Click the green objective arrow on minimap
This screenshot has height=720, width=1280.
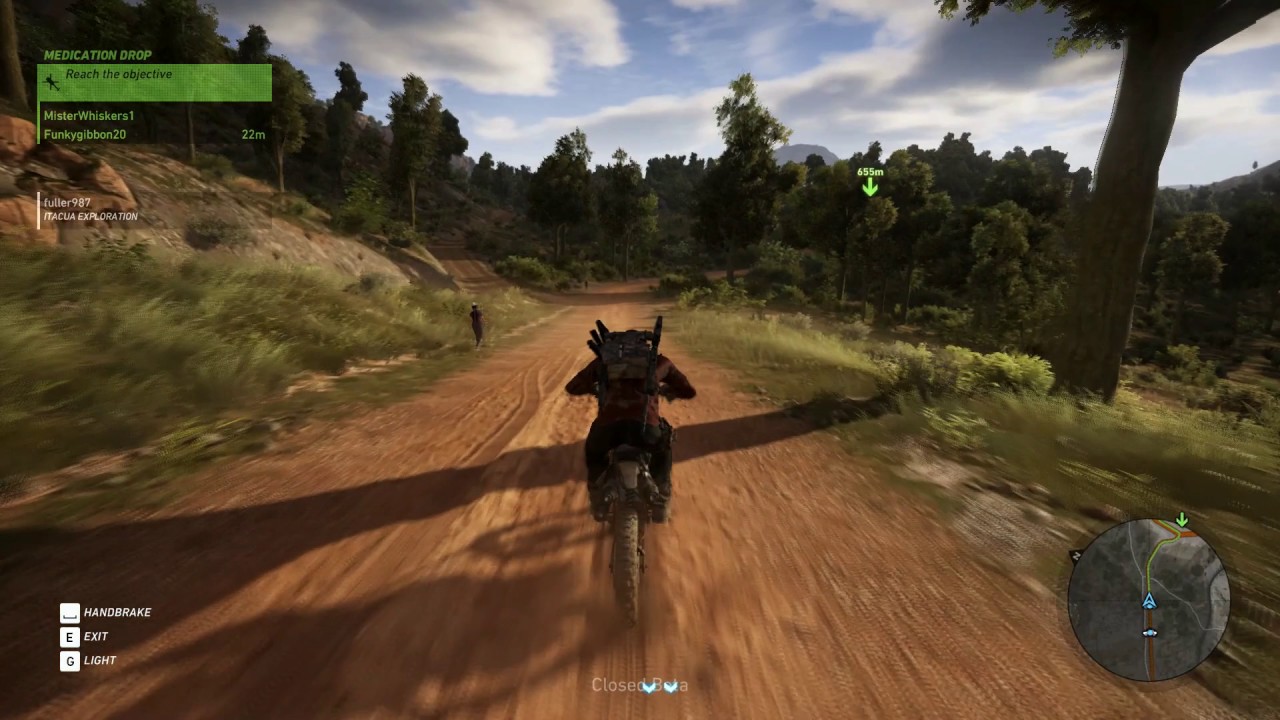pyautogui.click(x=1182, y=520)
